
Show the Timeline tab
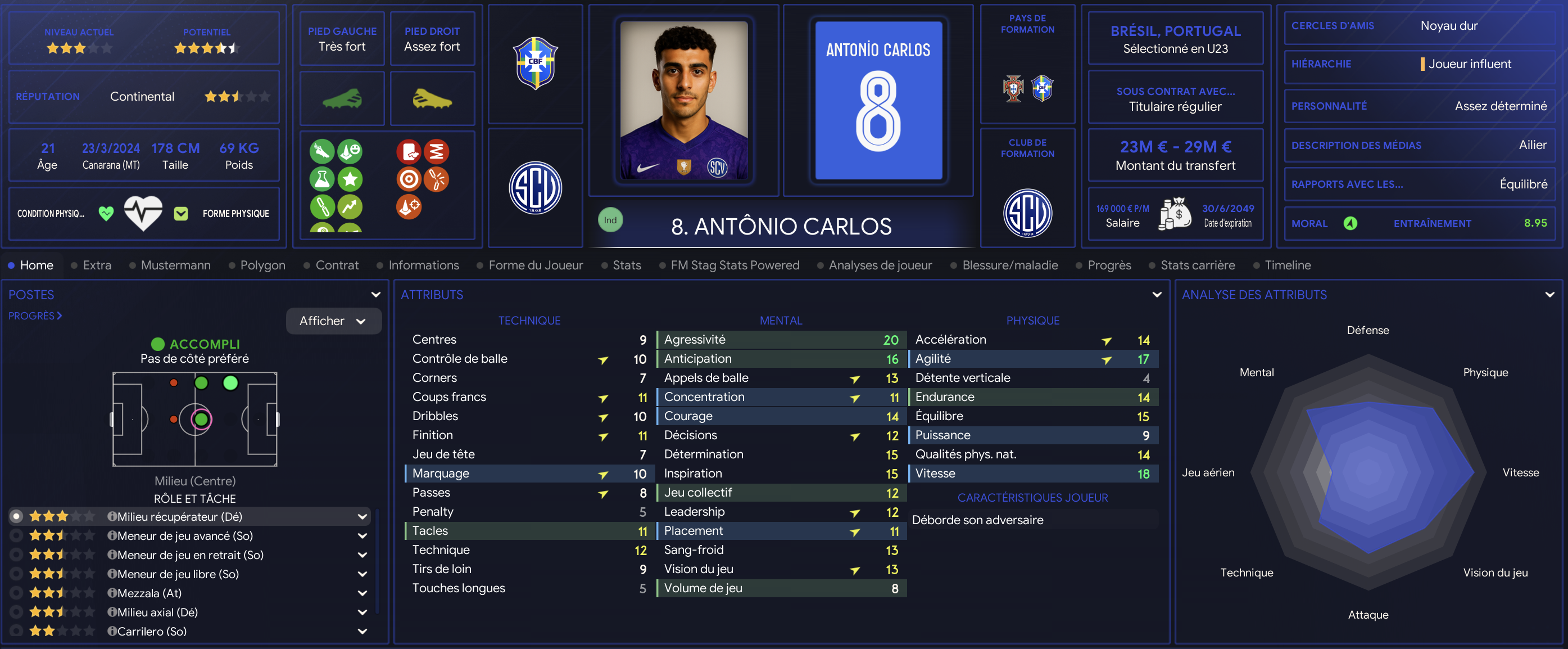[x=1288, y=265]
